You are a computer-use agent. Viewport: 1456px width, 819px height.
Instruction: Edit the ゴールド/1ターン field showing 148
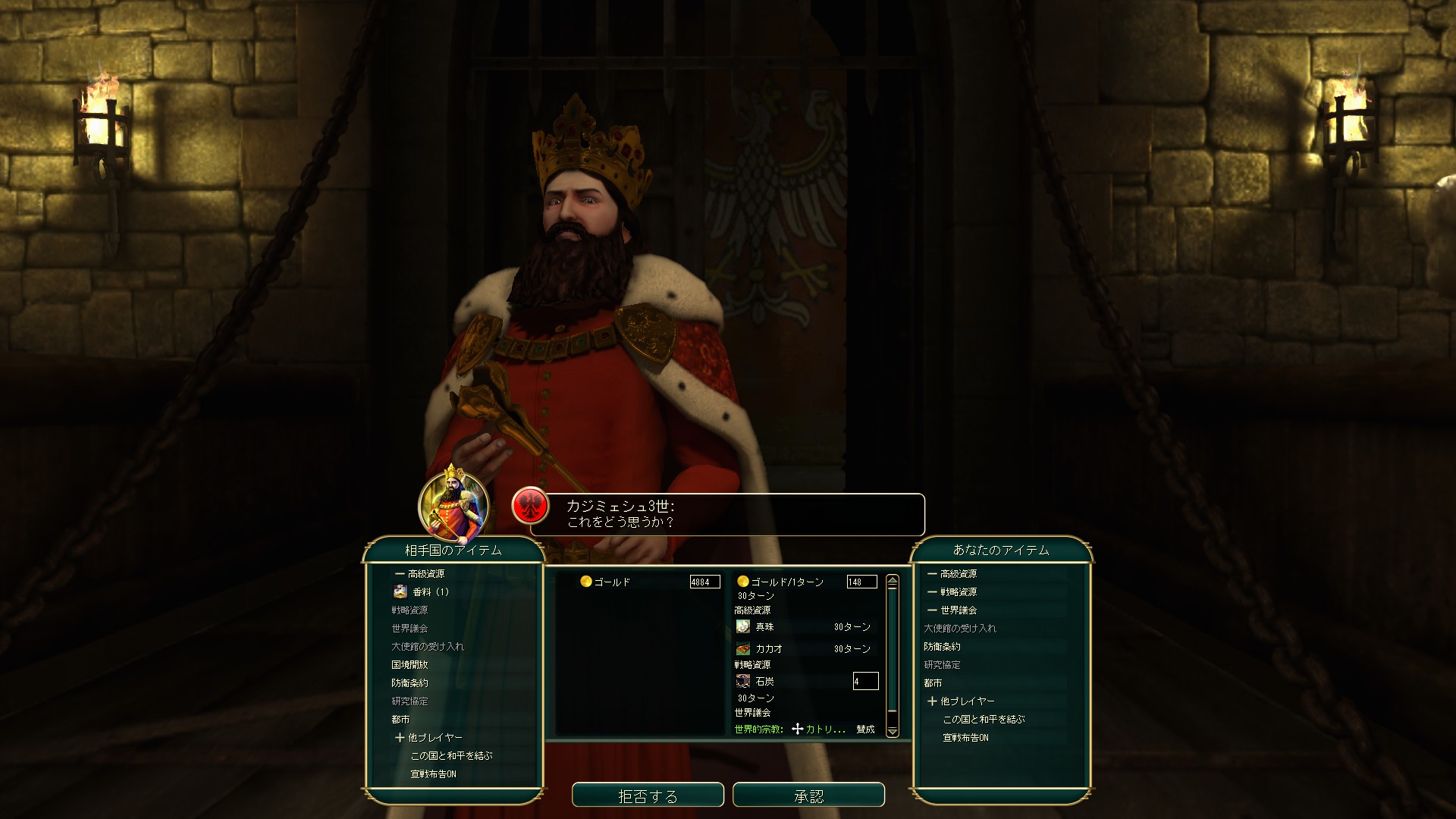[x=861, y=582]
